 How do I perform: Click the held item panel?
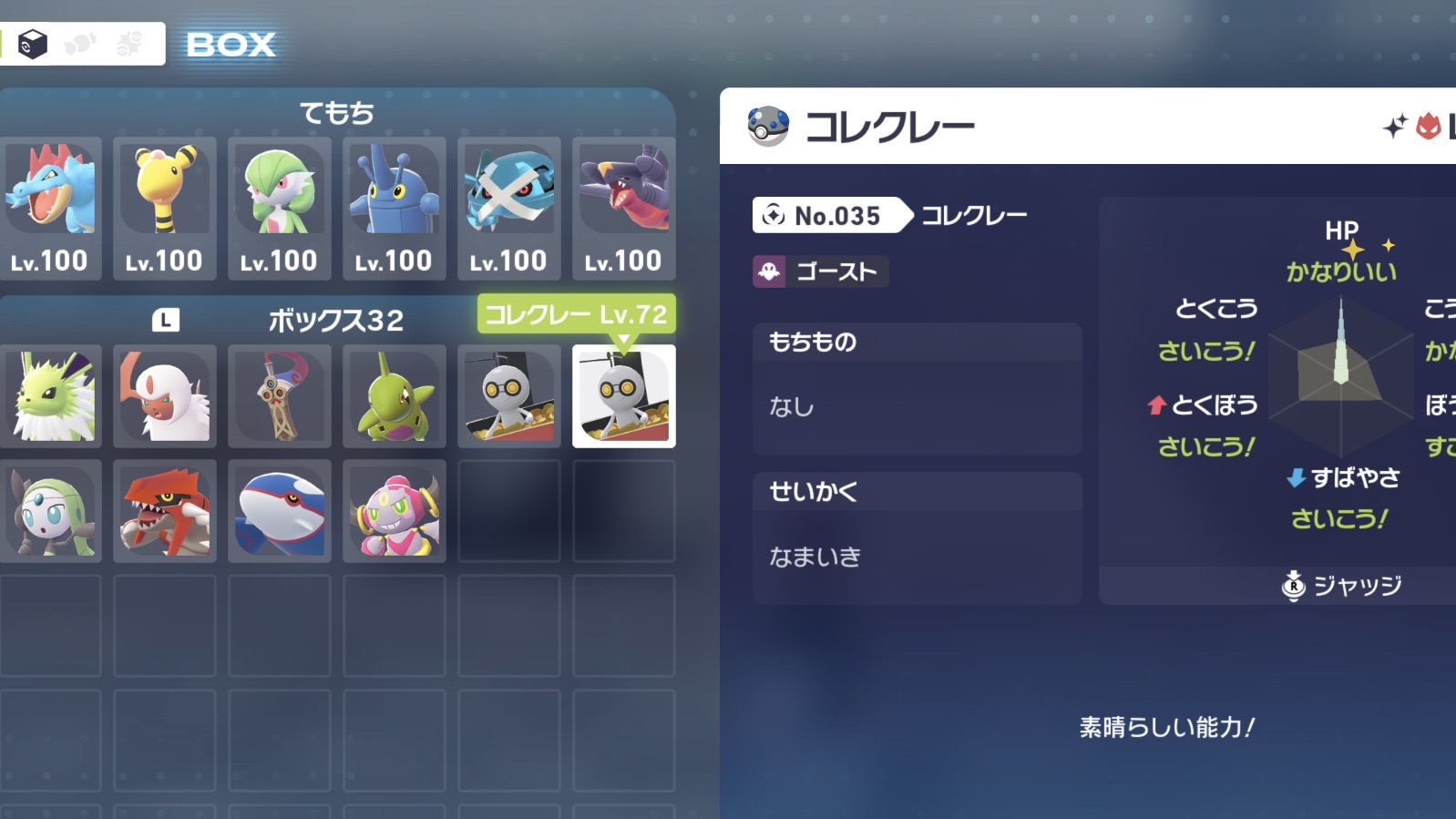click(x=917, y=388)
